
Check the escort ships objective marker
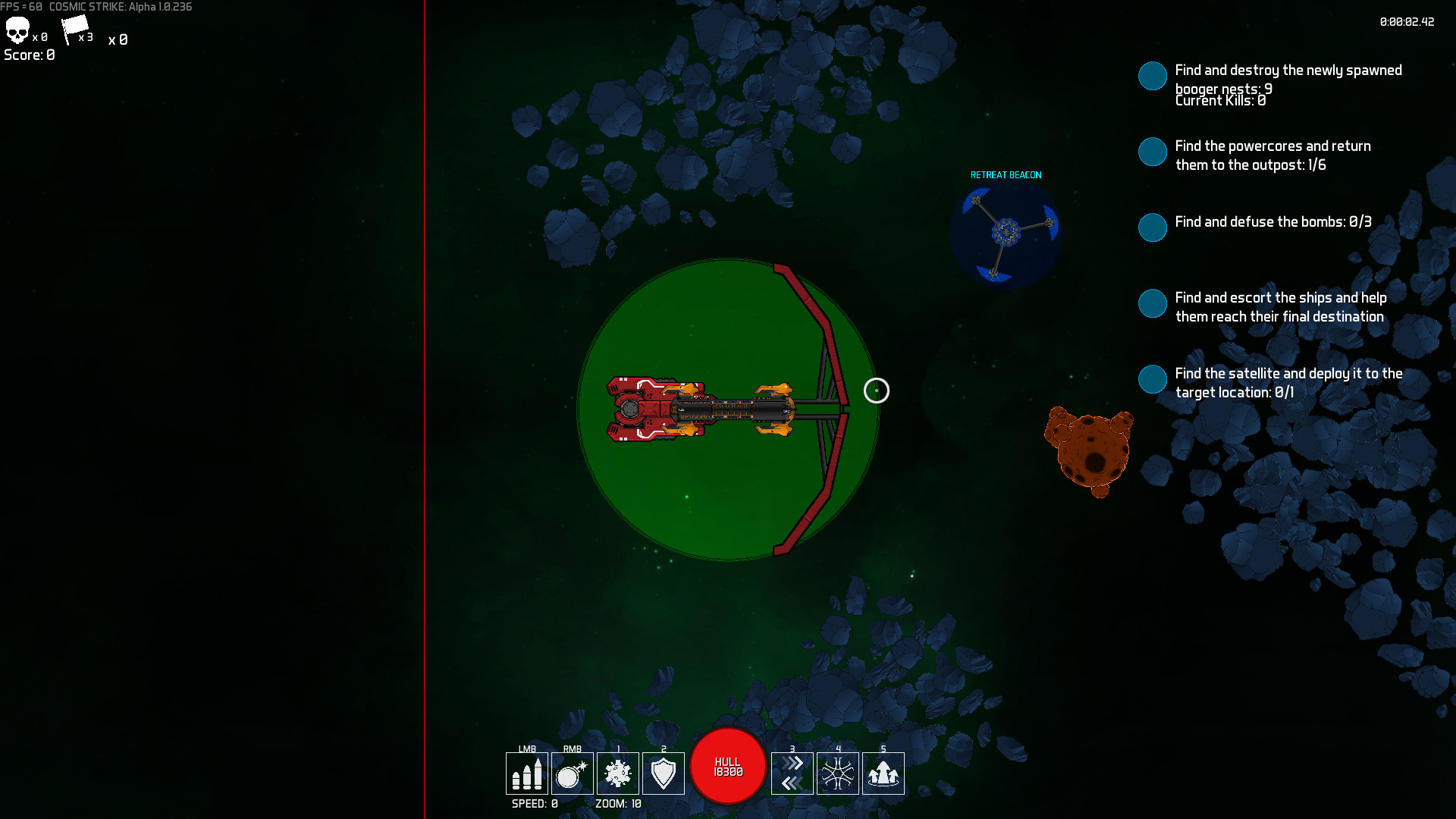(1153, 303)
